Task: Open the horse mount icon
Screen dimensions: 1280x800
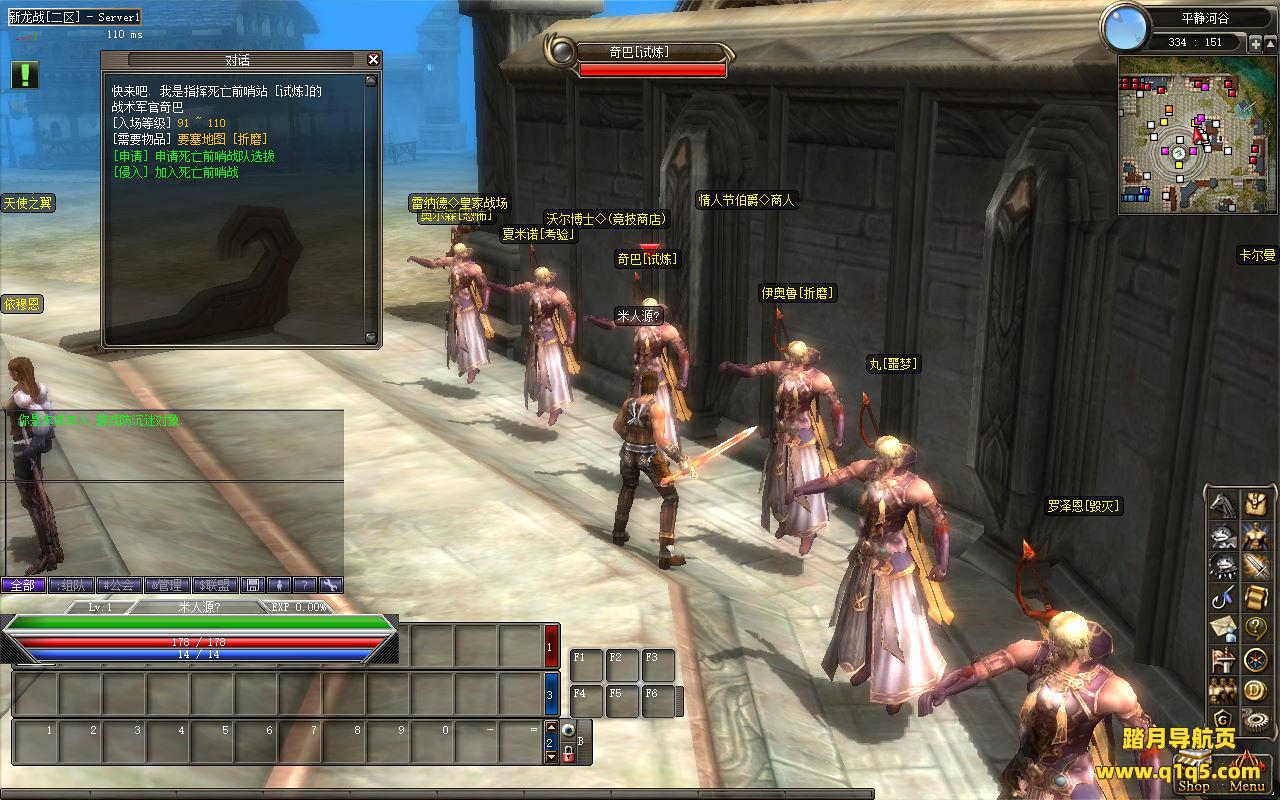Action: 1223,504
